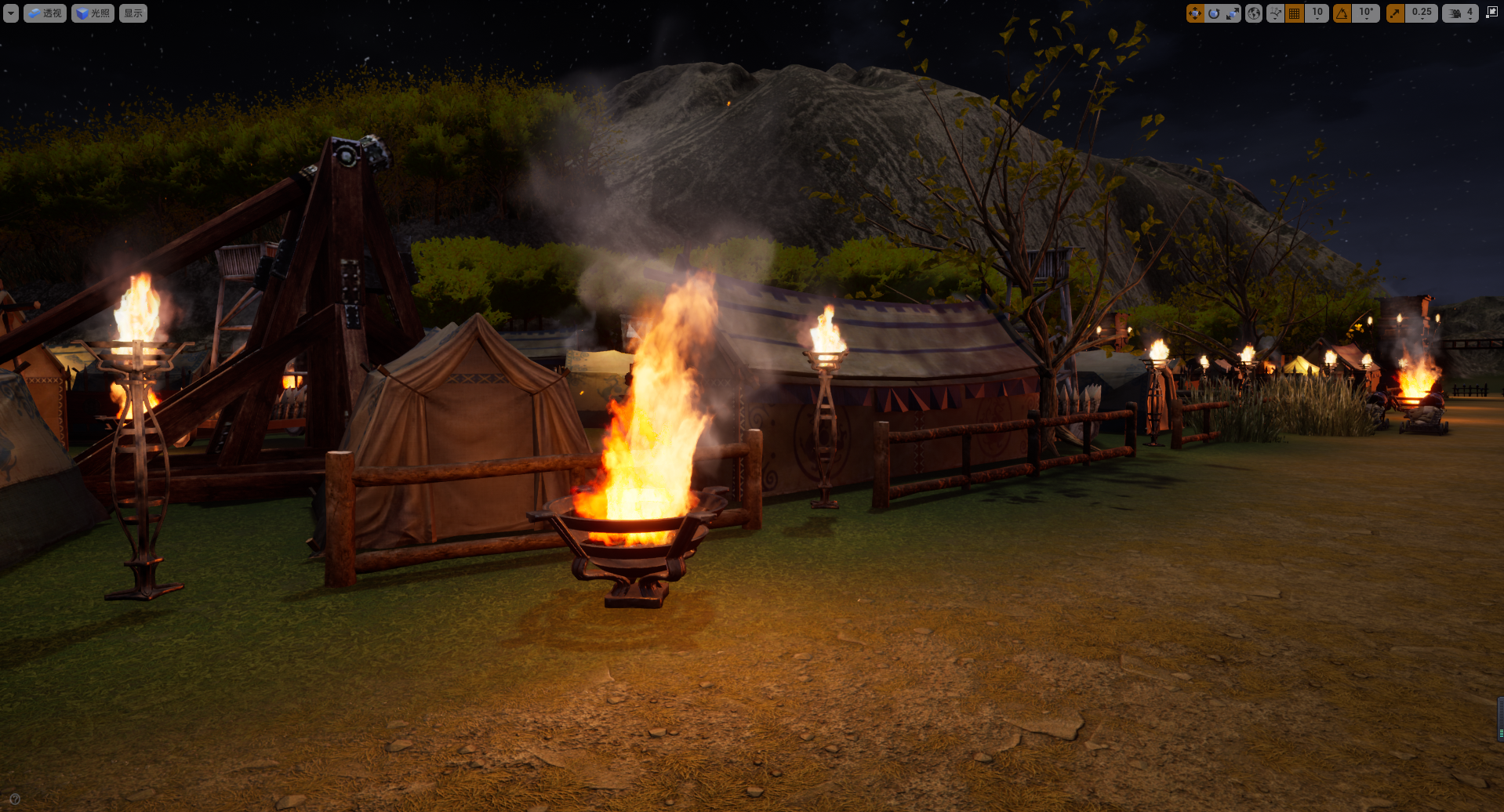This screenshot has width=1504, height=812.
Task: Click the help icon in the viewport corner
Action: coord(15,799)
